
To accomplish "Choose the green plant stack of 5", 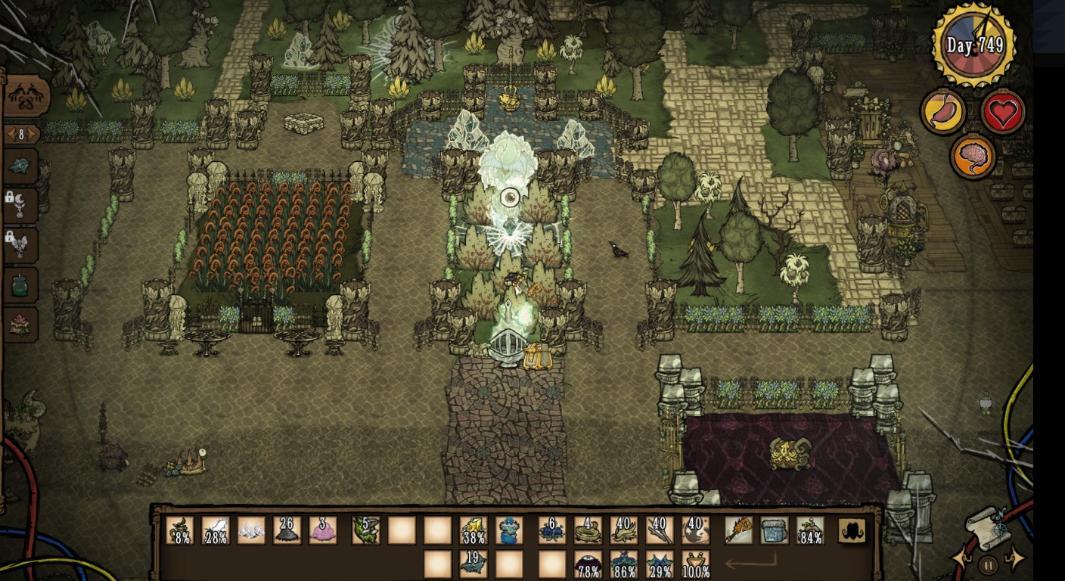I will pos(365,530).
